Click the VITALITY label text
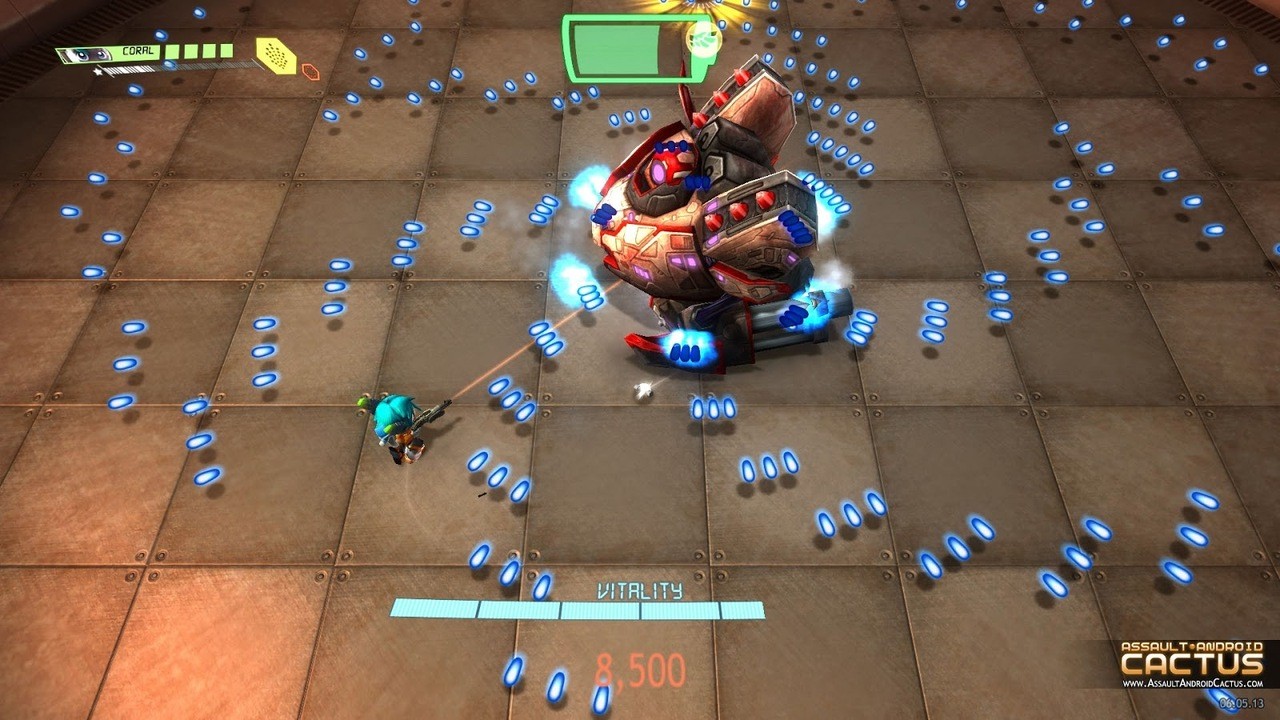 [x=640, y=592]
